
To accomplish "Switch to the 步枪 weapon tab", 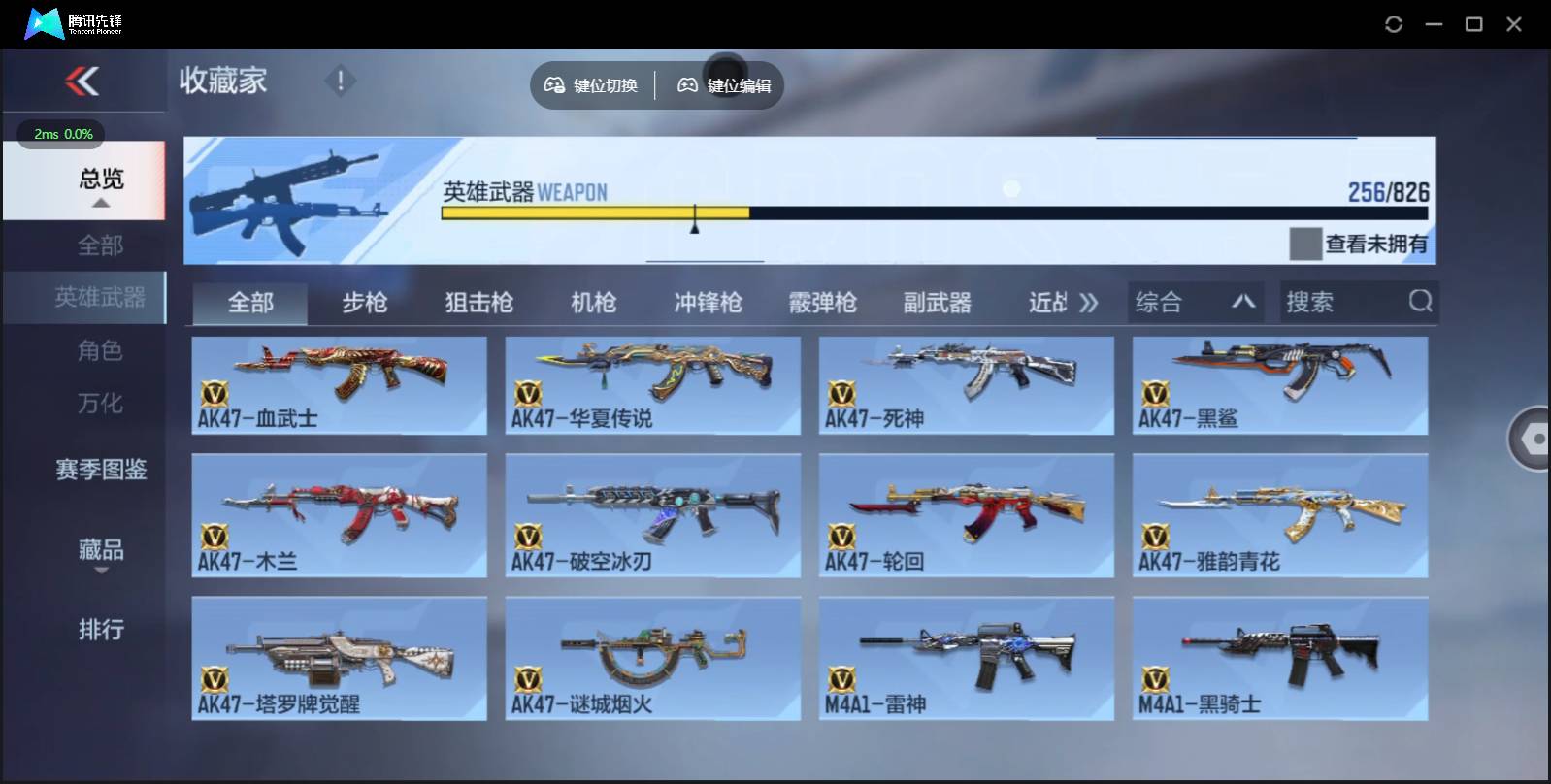I will click(x=365, y=303).
